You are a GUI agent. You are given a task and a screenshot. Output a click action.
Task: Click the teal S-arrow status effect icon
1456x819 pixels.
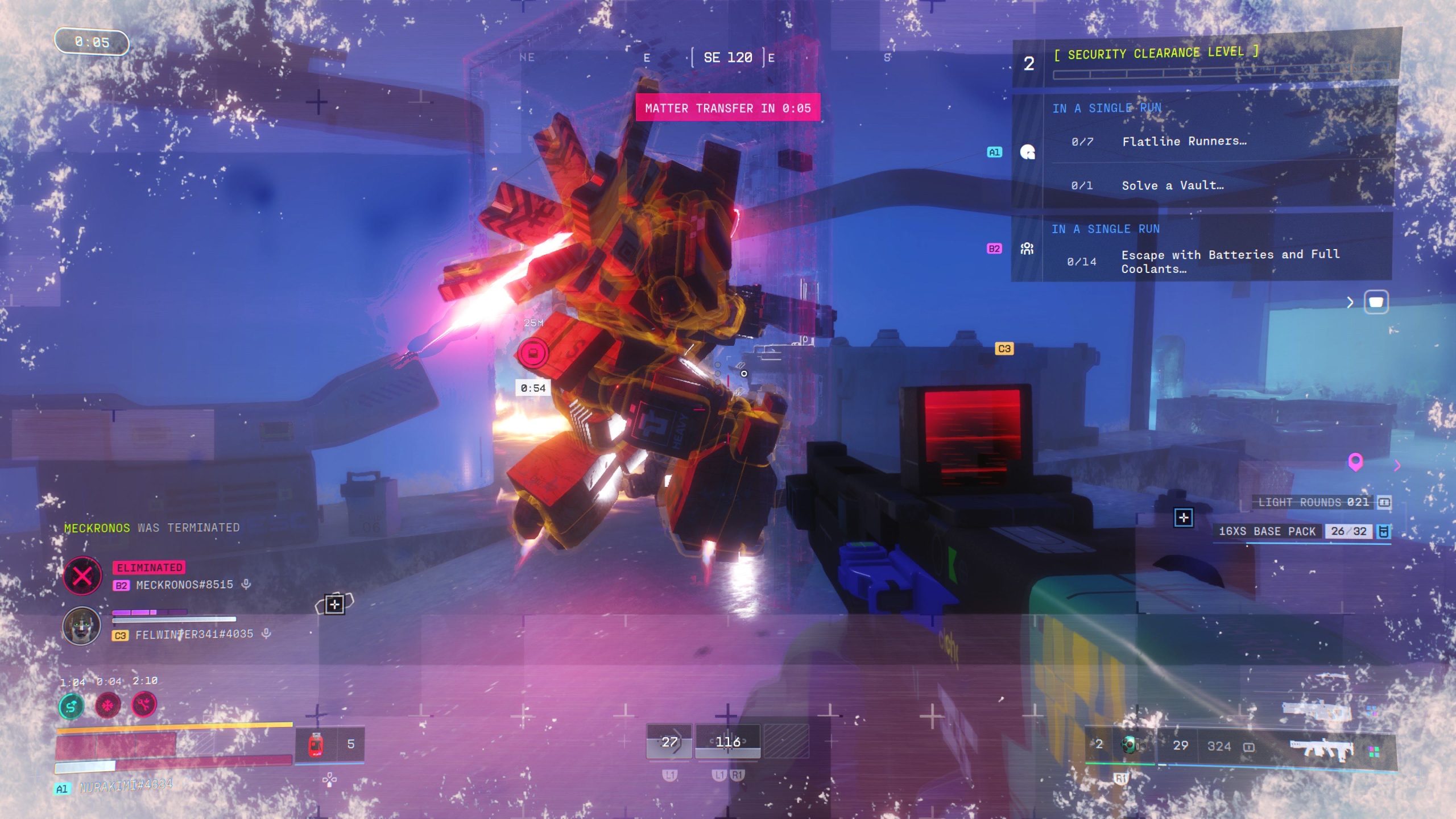pyautogui.click(x=72, y=706)
